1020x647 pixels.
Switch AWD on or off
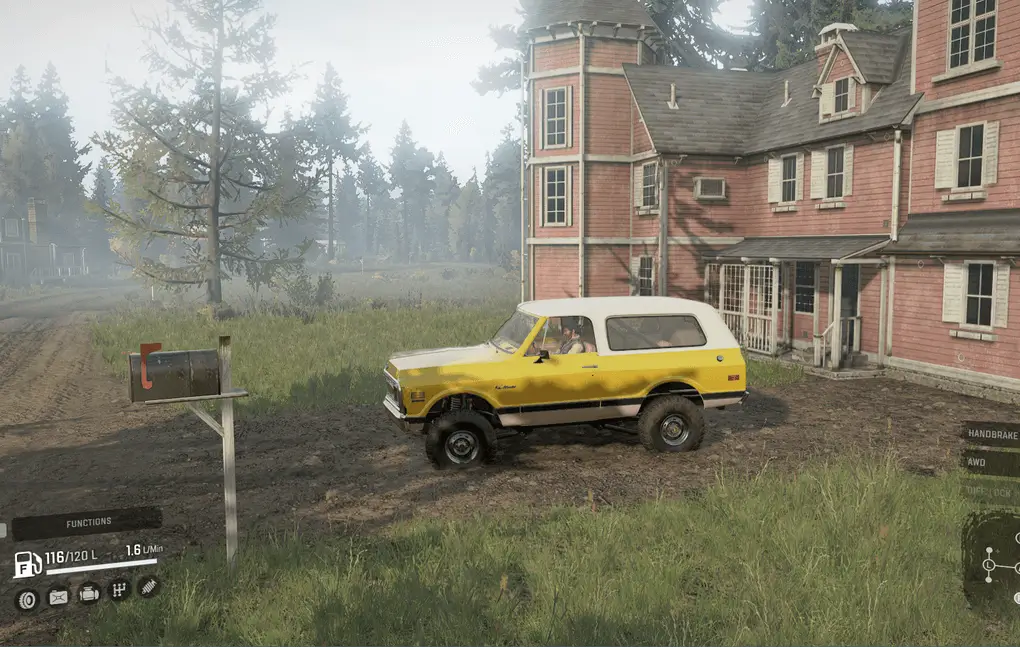[989, 463]
